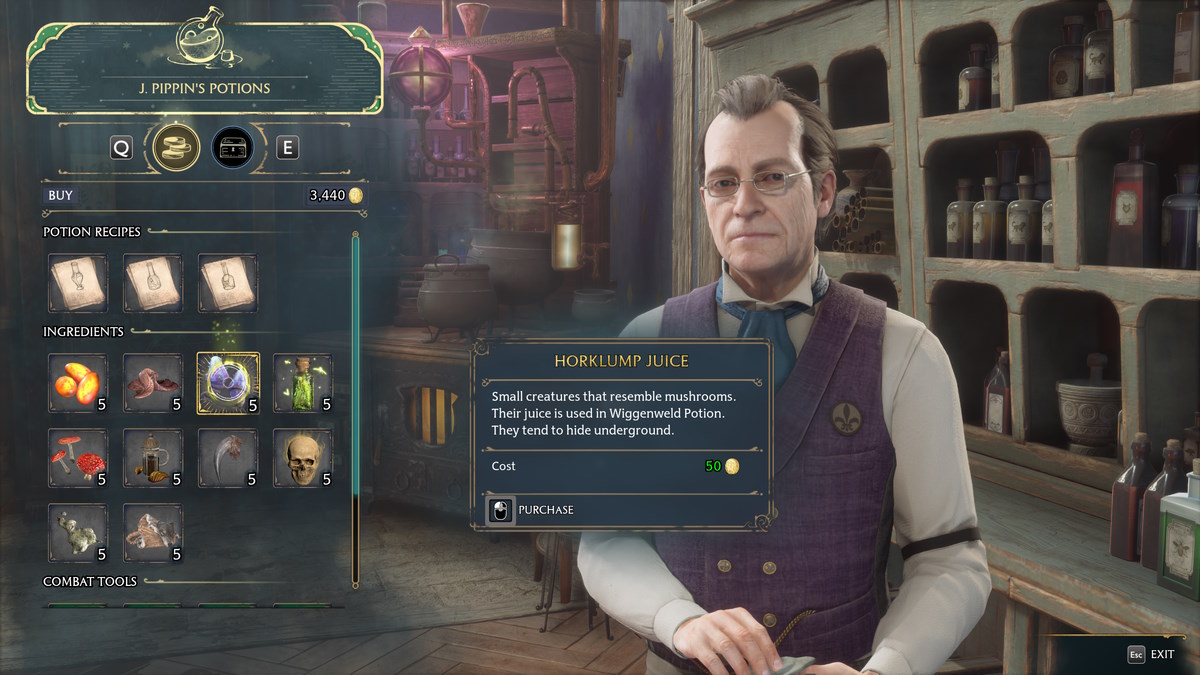Choose the Leech Juice jar slot

pyautogui.click(x=153, y=458)
